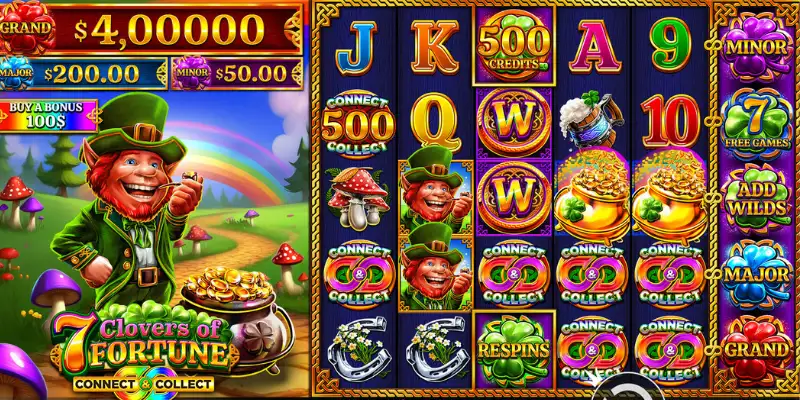Select the purple Minor clover tile
The height and width of the screenshot is (400, 800).
[756, 44]
